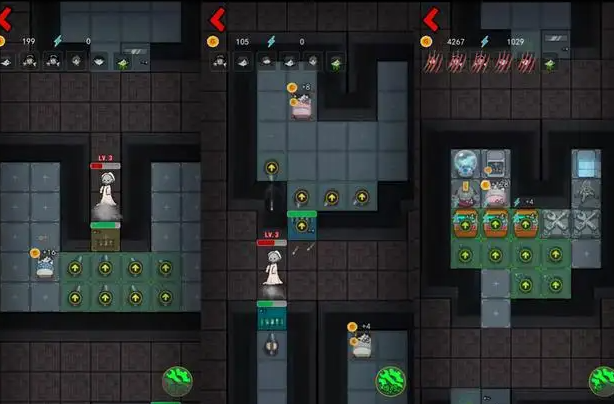614x404 pixels.
Task: Use the round green skill button in the 105-coin panel
Action: pyautogui.click(x=391, y=382)
